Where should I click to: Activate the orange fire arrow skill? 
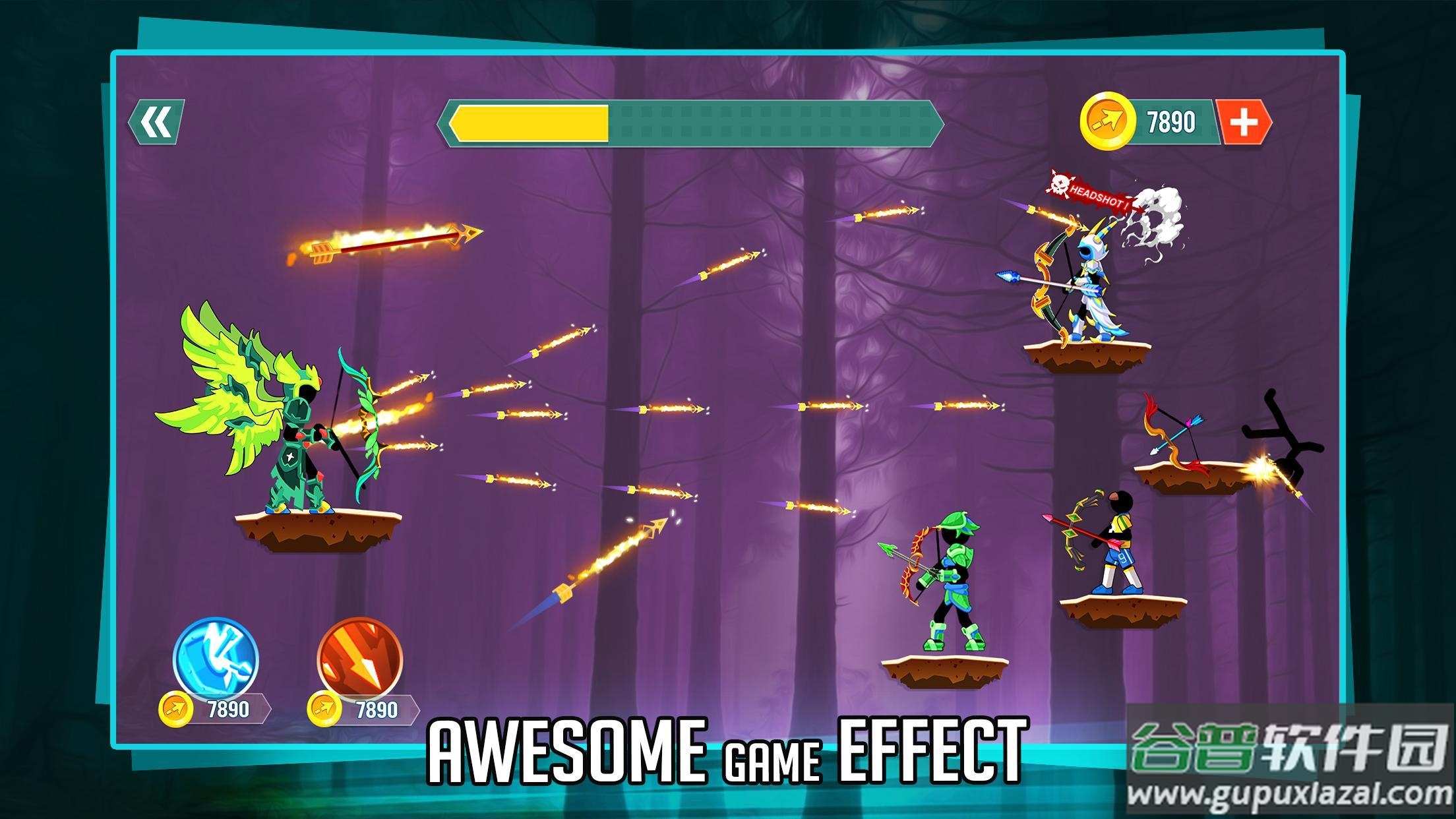point(359,659)
